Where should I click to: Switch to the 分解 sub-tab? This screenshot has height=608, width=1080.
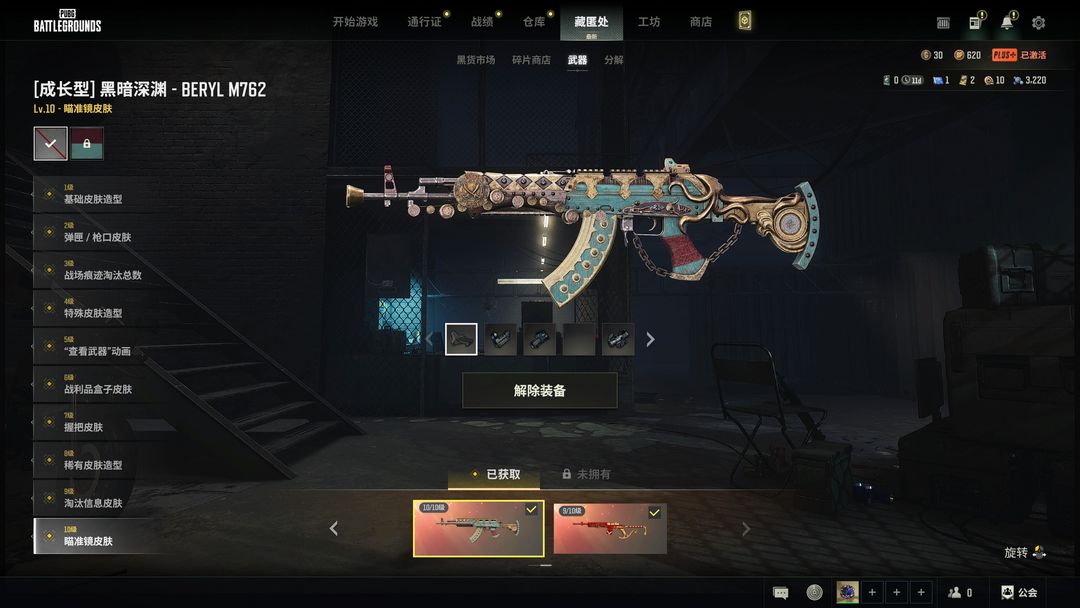pyautogui.click(x=614, y=60)
